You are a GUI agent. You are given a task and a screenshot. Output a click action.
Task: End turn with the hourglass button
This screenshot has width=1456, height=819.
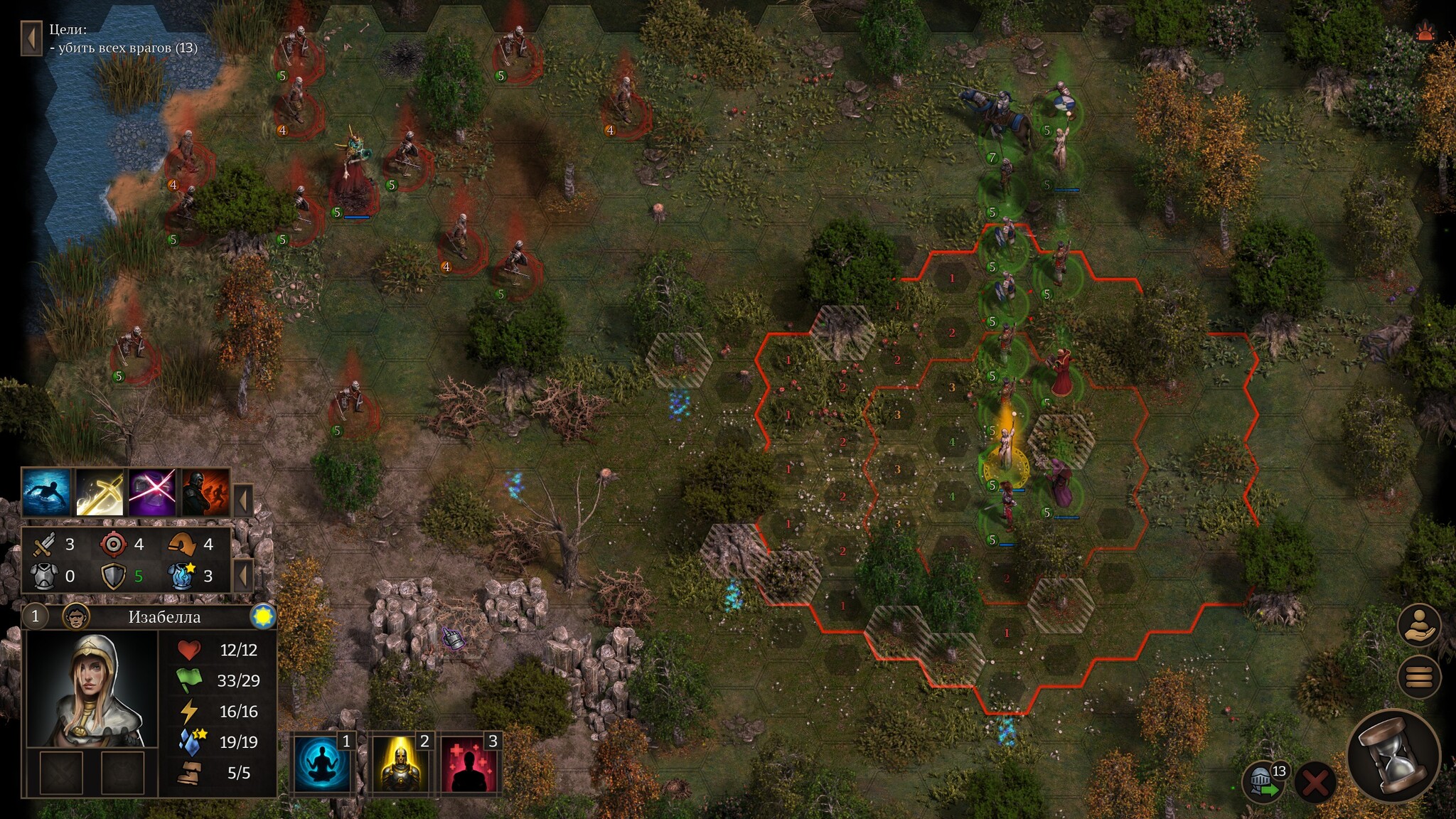coord(1394,756)
